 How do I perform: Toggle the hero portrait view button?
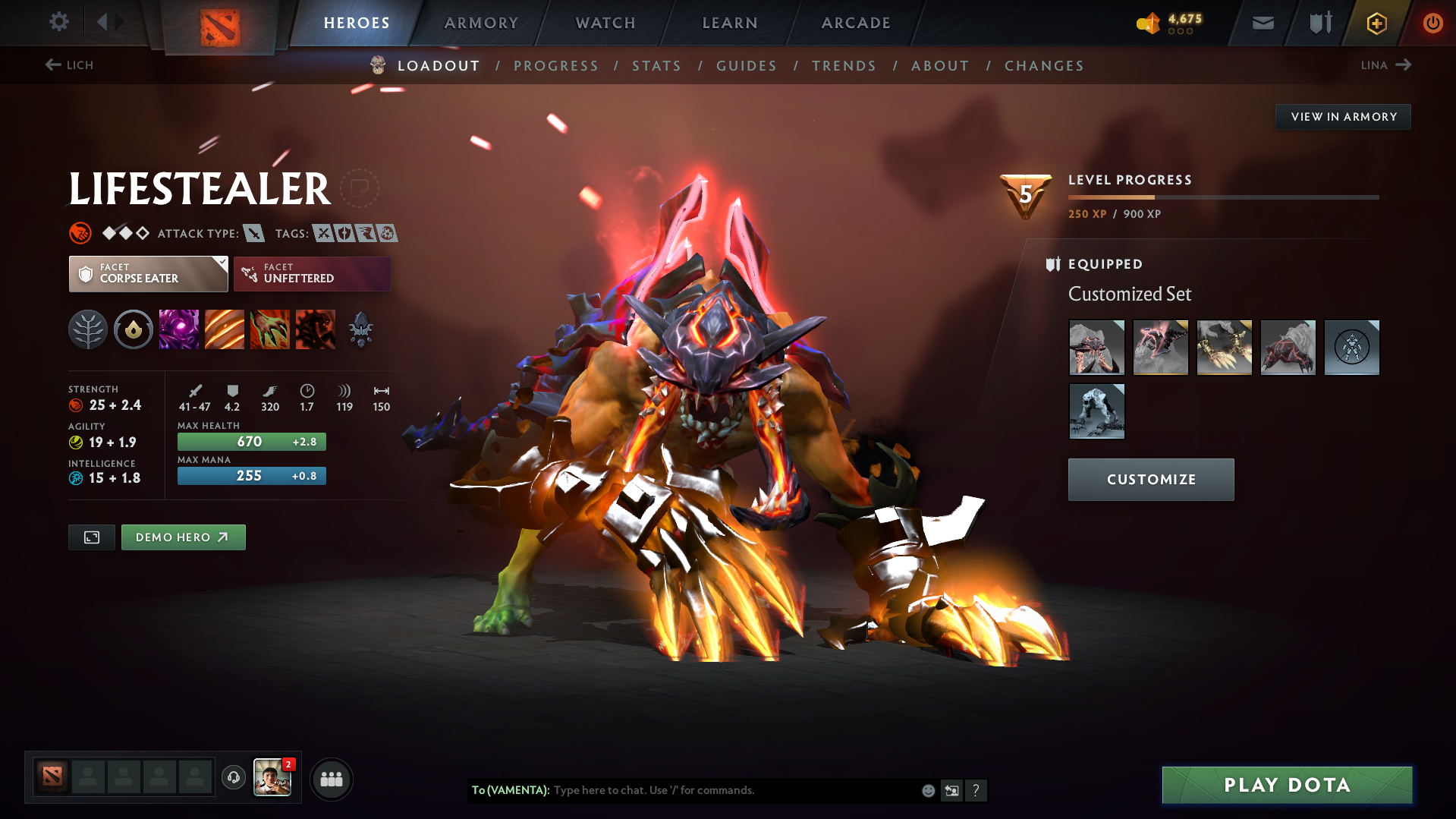pos(91,537)
